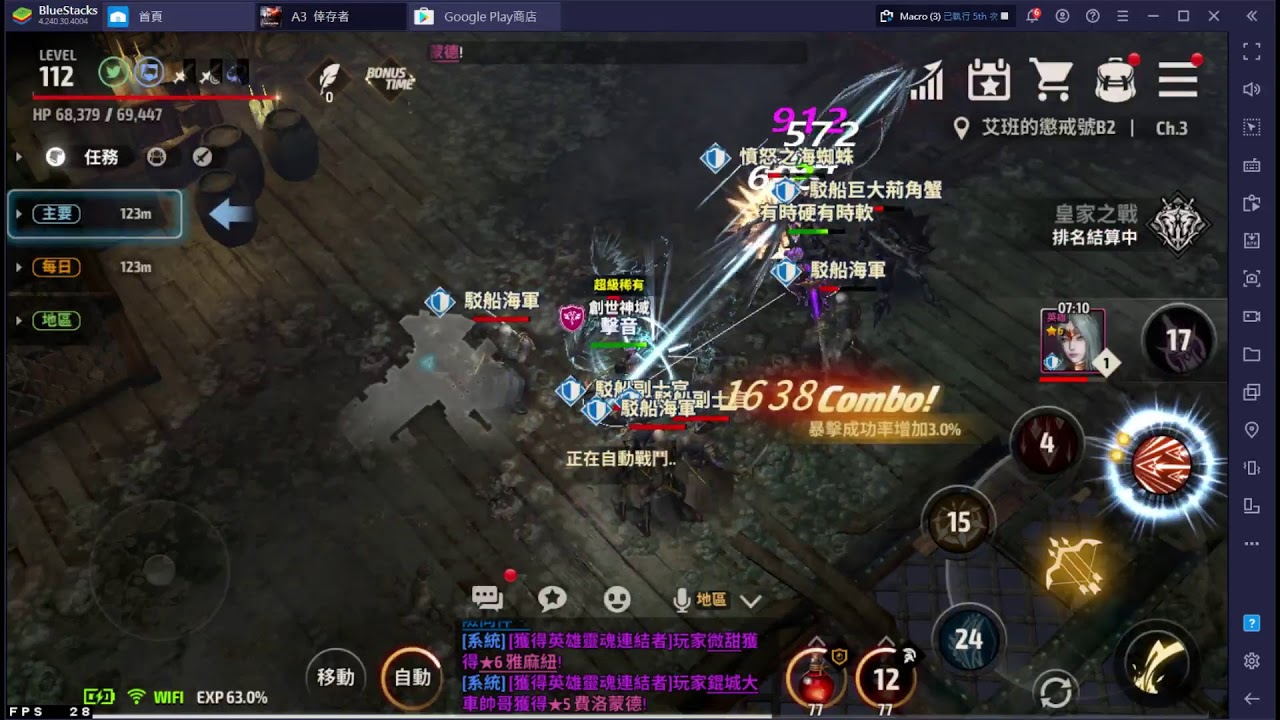
Task: Click the growth stats chart icon
Action: coord(925,79)
